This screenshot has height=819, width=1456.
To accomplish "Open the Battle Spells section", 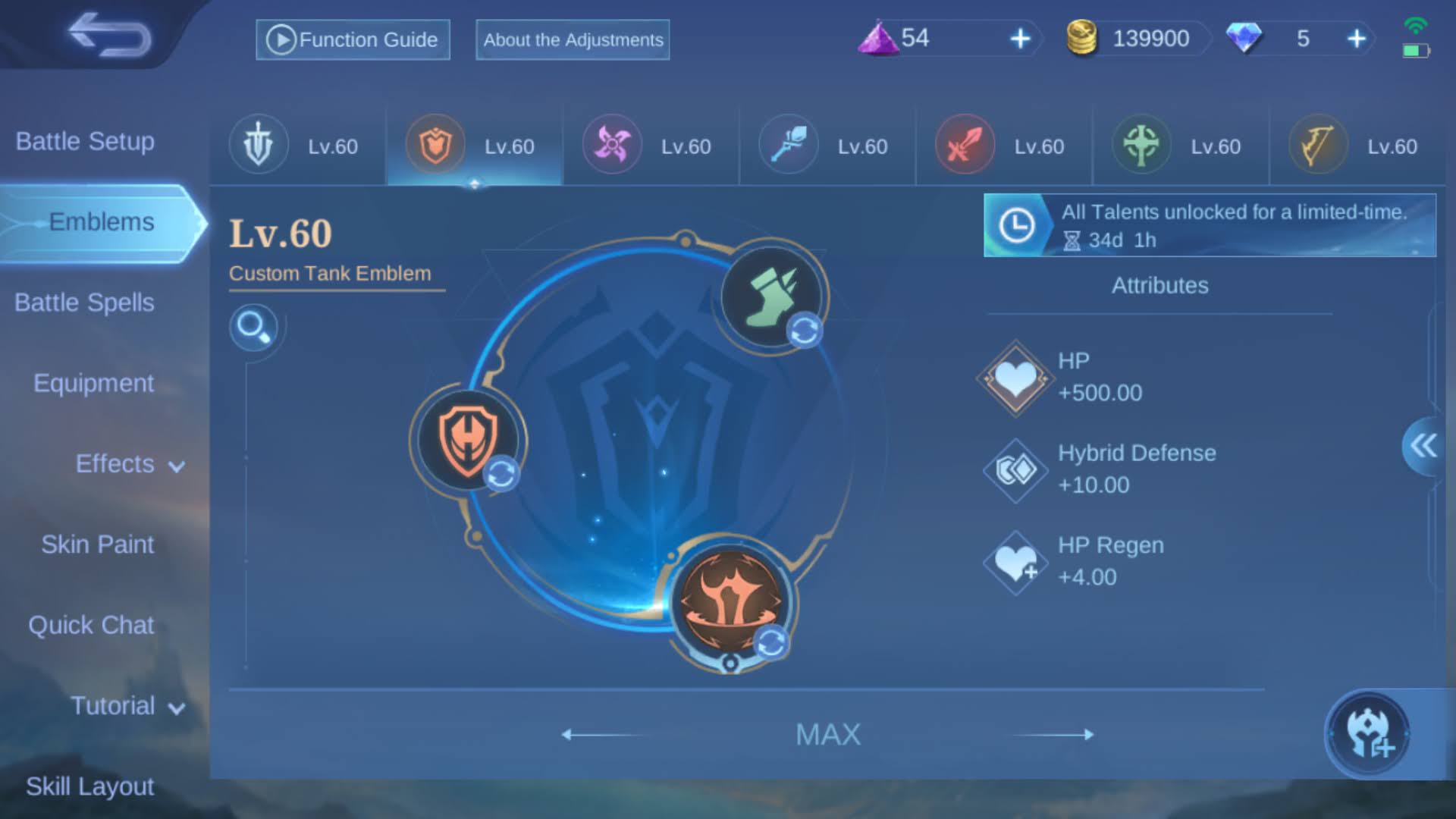I will [83, 302].
